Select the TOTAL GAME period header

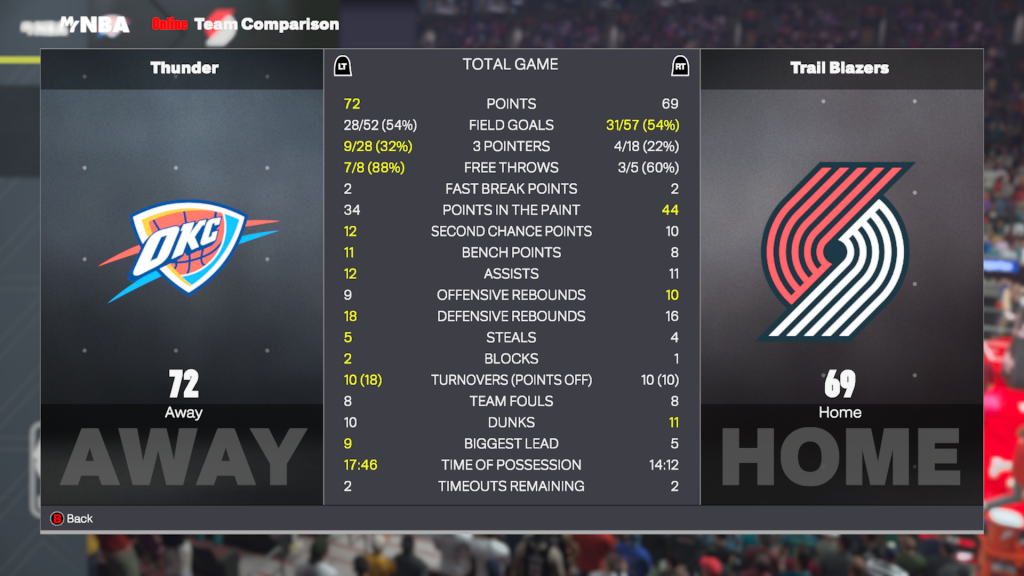point(510,65)
